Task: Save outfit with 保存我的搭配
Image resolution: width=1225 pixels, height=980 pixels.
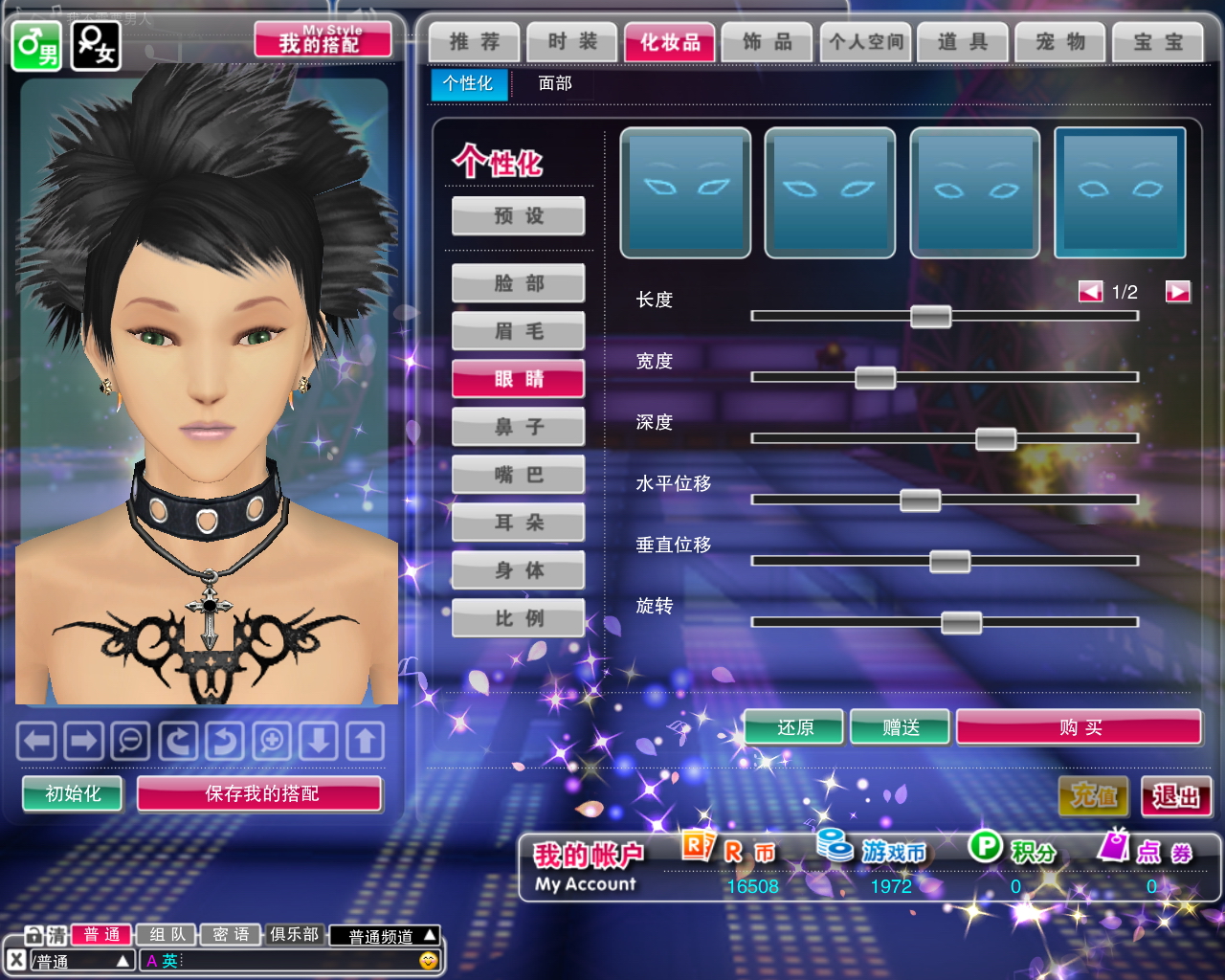Action: pos(260,794)
